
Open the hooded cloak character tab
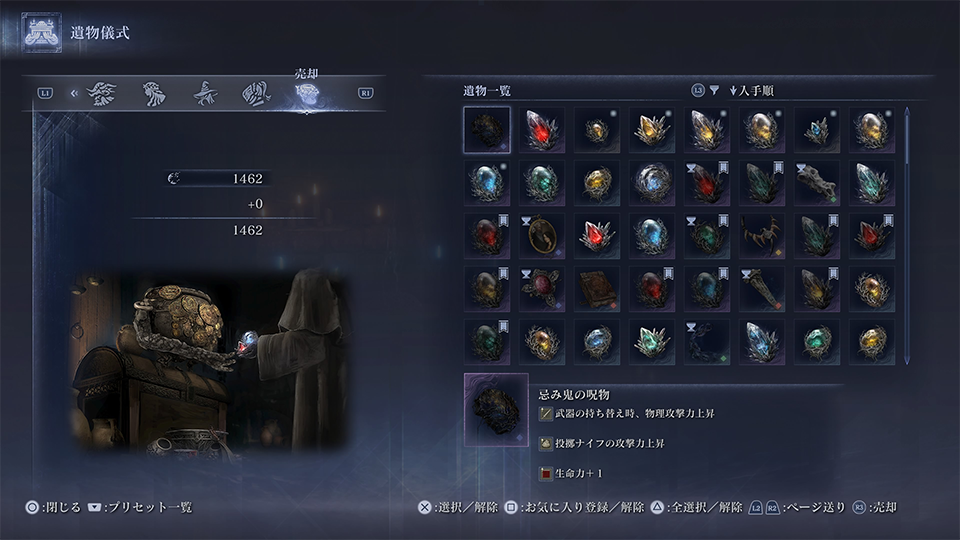tap(256, 93)
